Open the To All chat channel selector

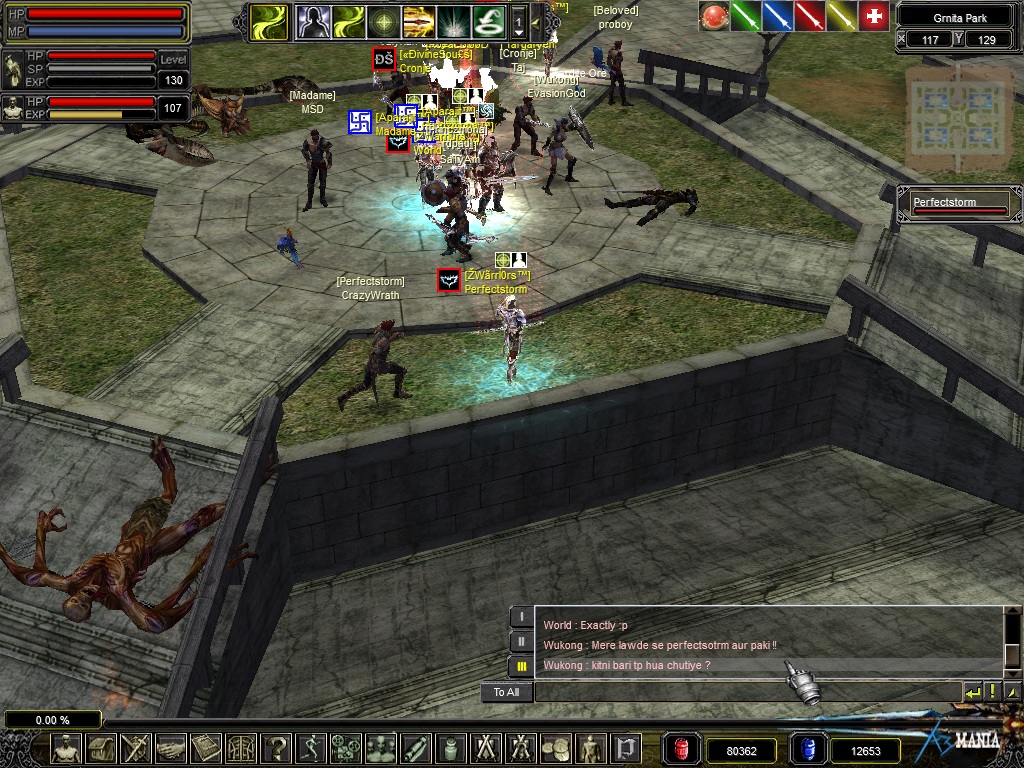506,692
